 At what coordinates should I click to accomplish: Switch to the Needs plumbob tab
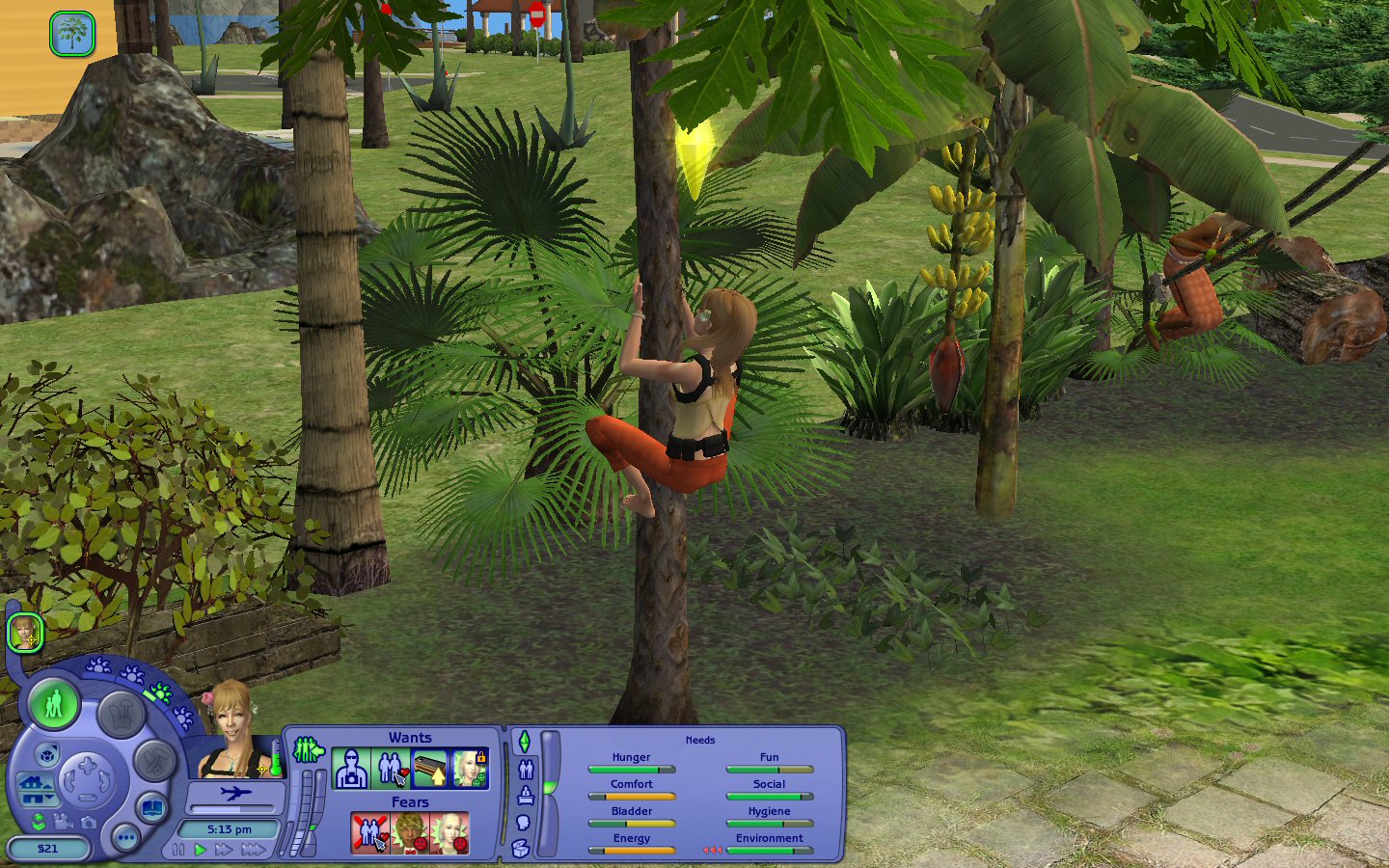pos(525,742)
